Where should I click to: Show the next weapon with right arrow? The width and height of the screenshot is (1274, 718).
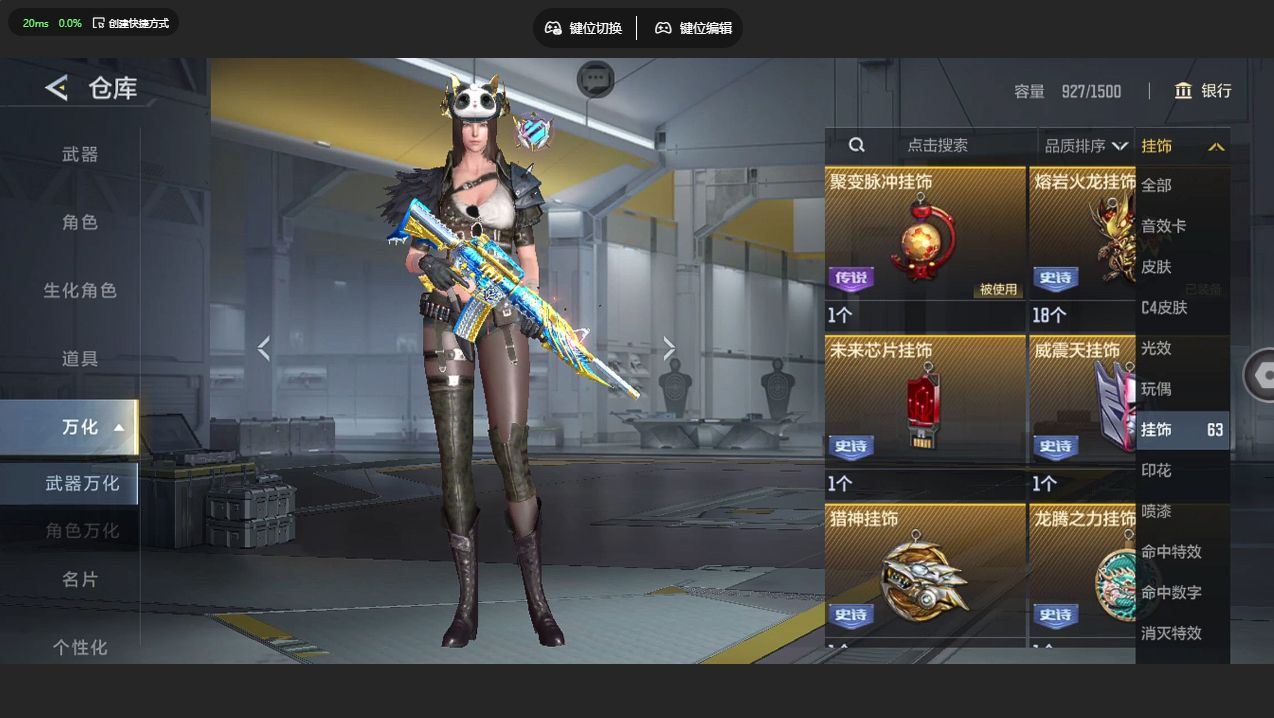[669, 348]
